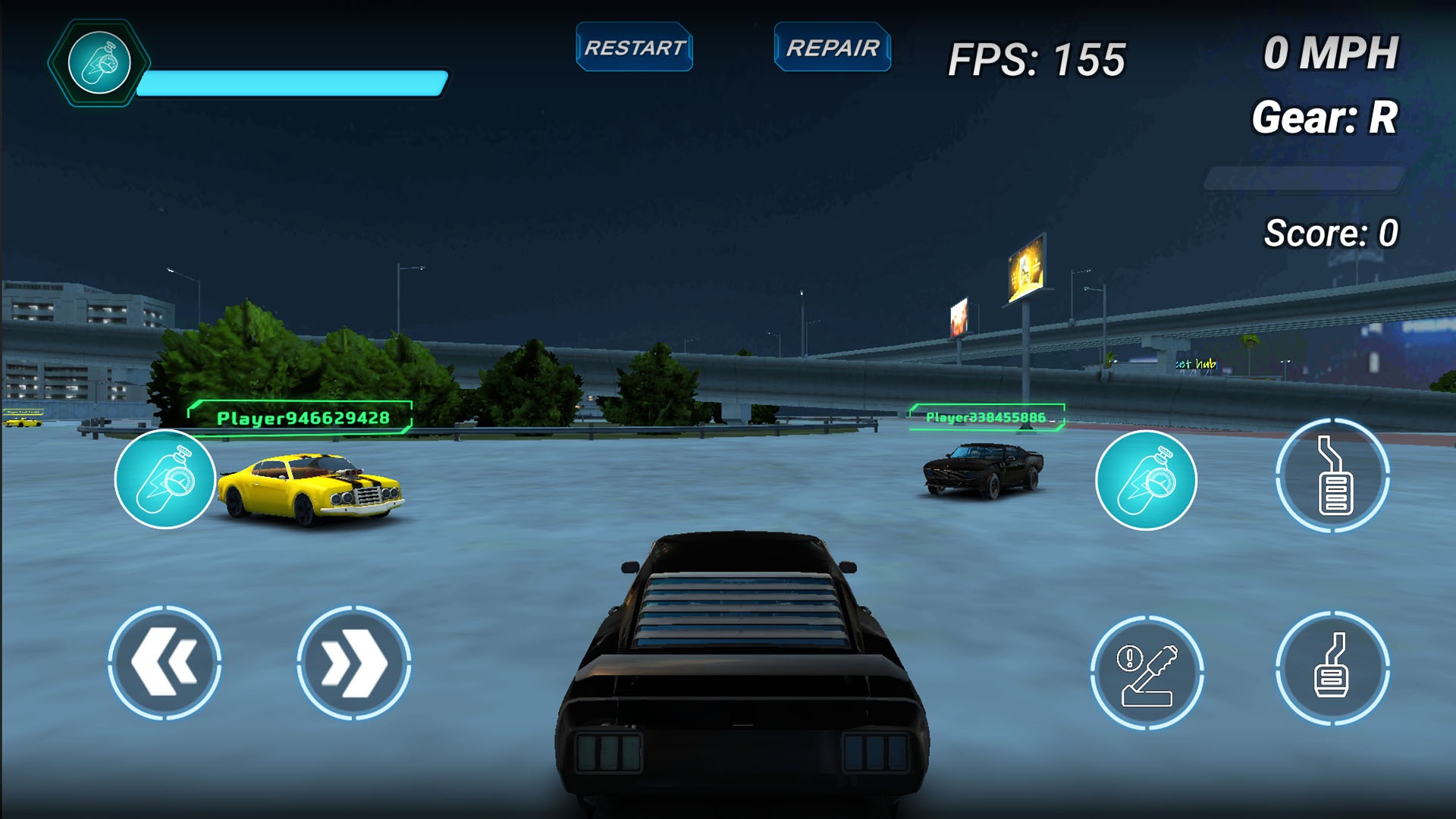The image size is (1456, 819).
Task: Click the Restart button
Action: click(634, 48)
